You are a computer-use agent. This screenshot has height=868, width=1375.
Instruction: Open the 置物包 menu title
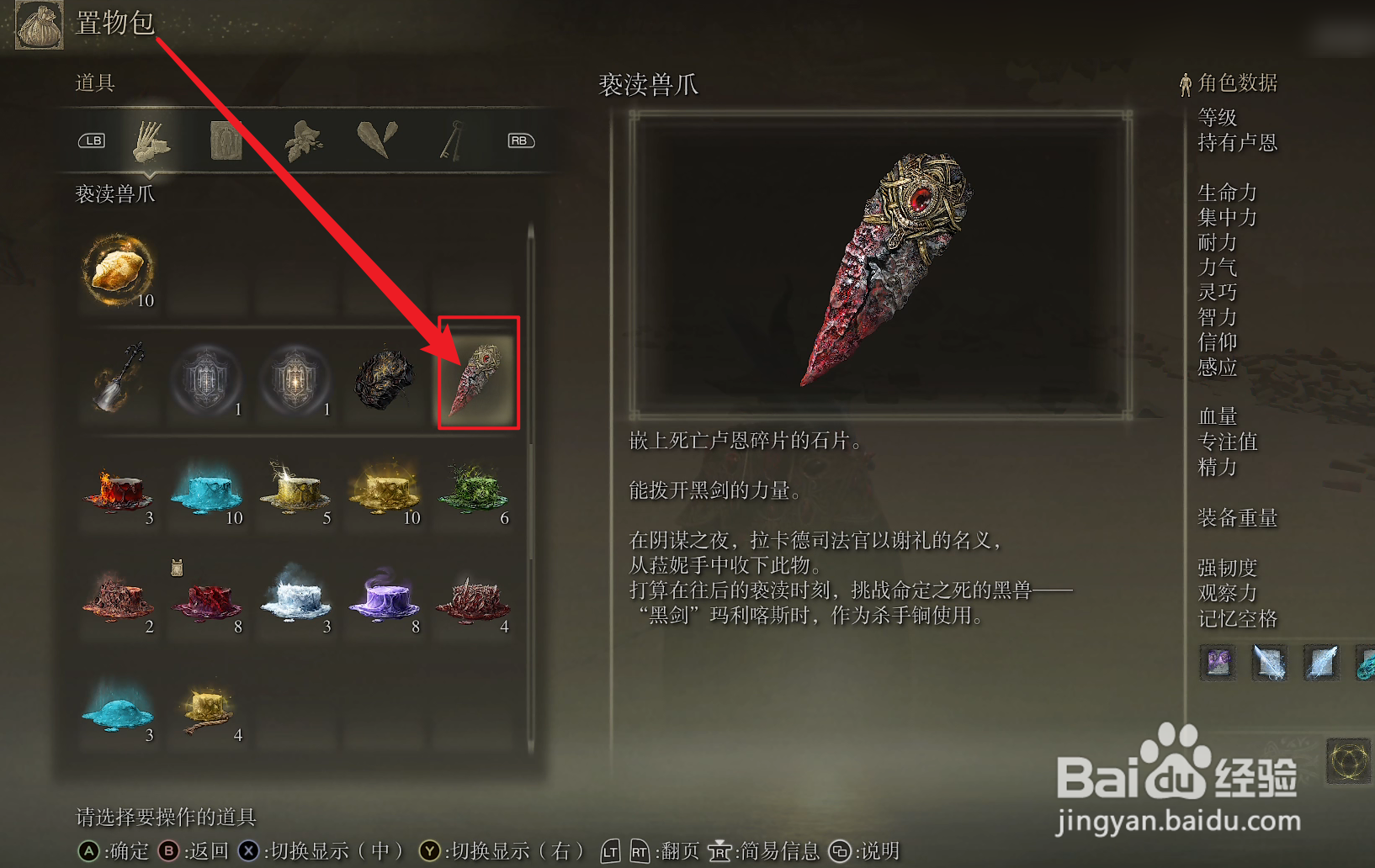(115, 25)
